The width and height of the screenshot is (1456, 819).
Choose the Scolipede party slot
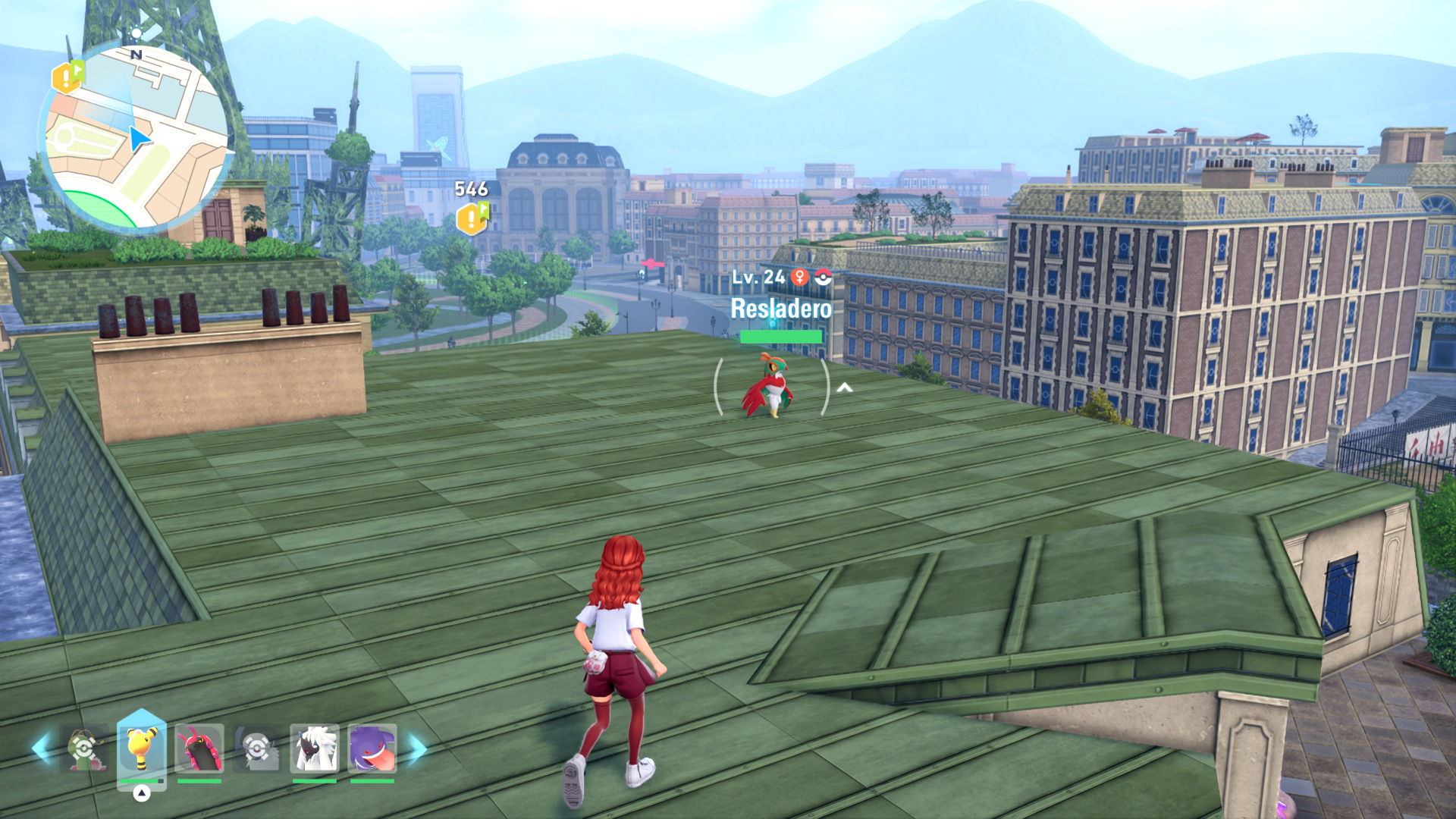[x=199, y=748]
